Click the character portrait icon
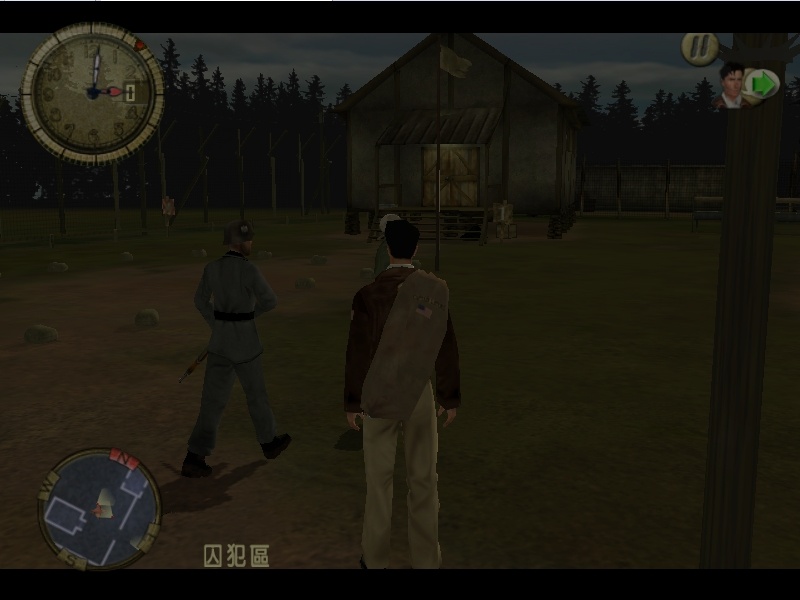The height and width of the screenshot is (600, 800). tap(732, 85)
